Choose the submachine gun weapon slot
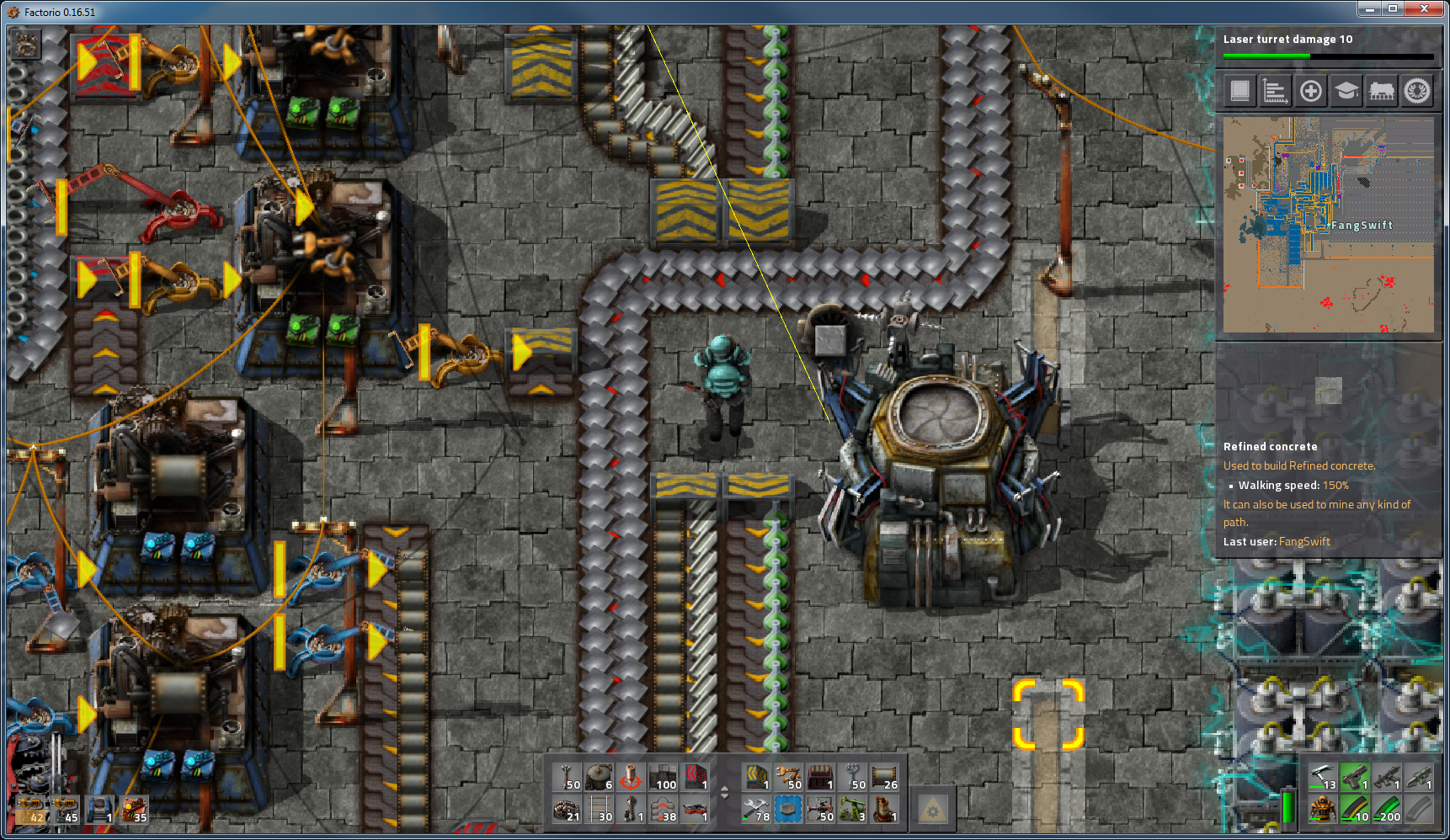The height and width of the screenshot is (840, 1450). pyautogui.click(x=1386, y=778)
